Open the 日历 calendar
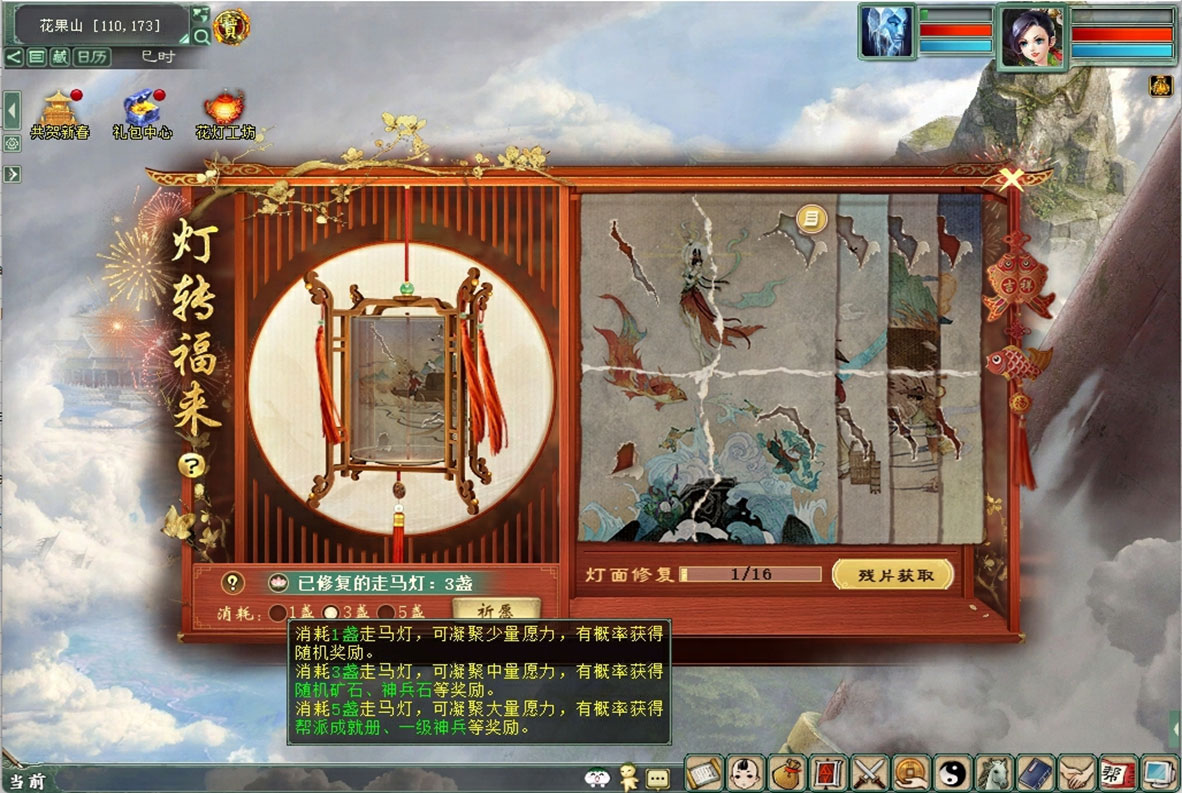Image resolution: width=1182 pixels, height=793 pixels. [93, 57]
